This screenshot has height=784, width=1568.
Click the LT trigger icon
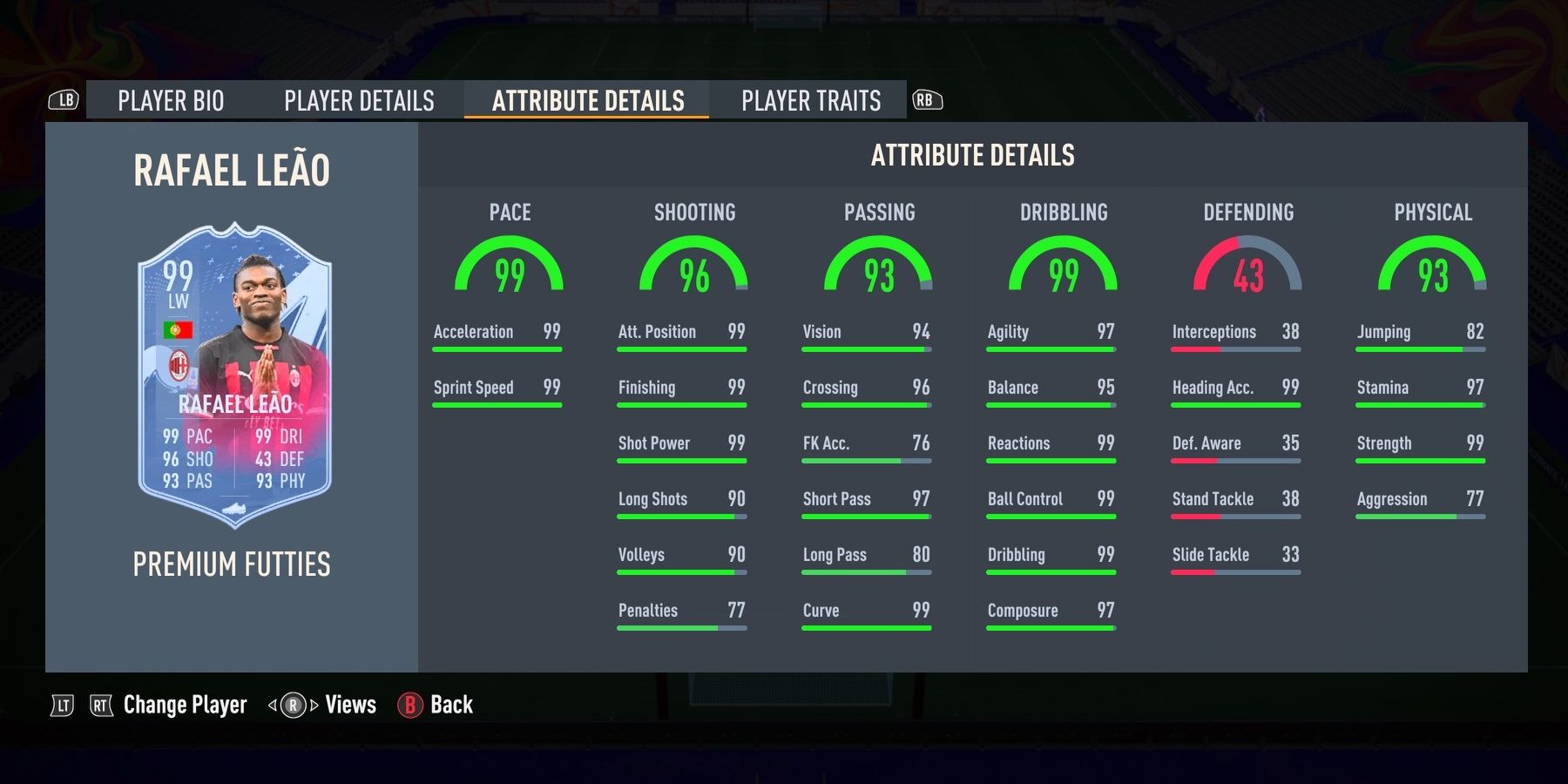(x=61, y=706)
